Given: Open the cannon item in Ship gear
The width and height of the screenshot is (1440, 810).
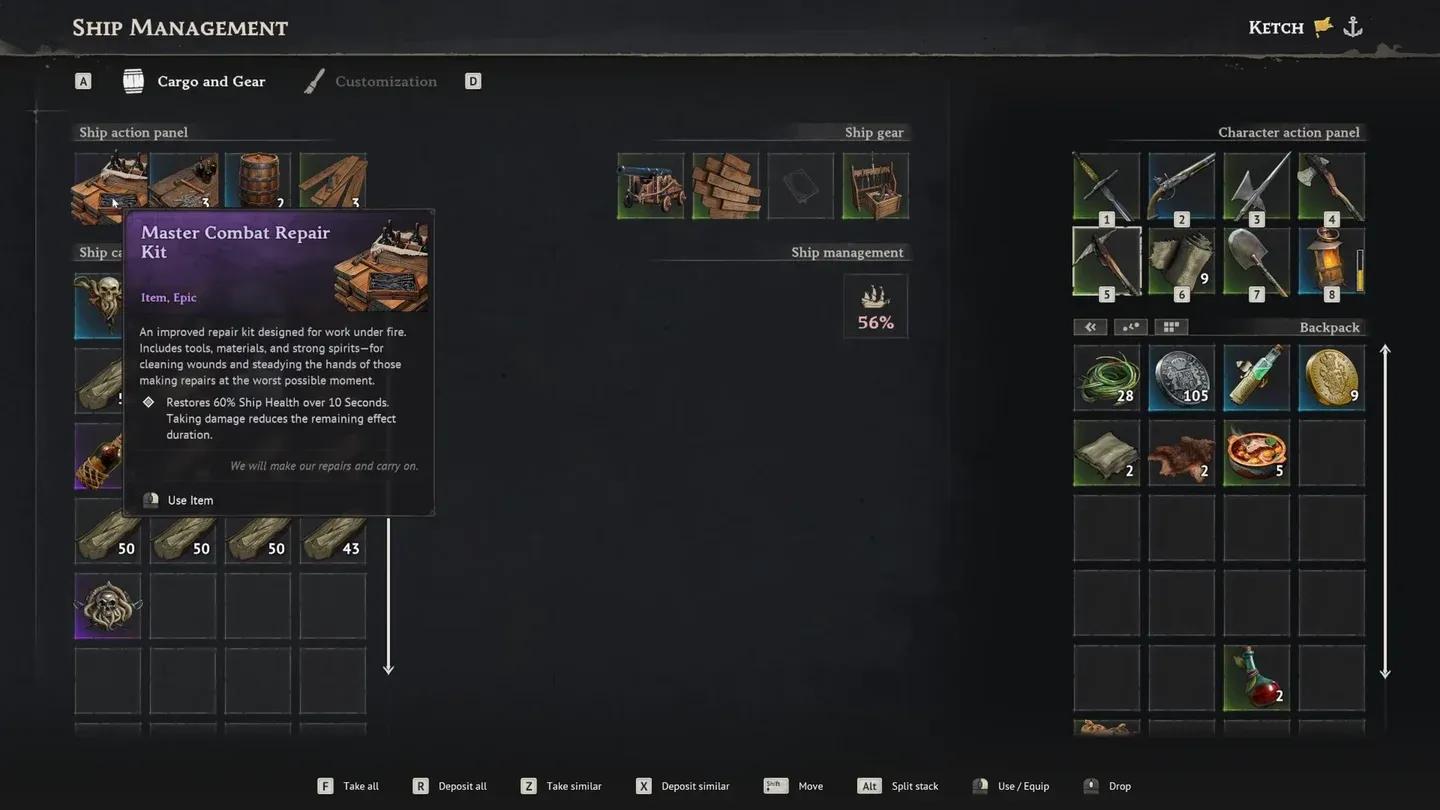Looking at the screenshot, I should [650, 185].
